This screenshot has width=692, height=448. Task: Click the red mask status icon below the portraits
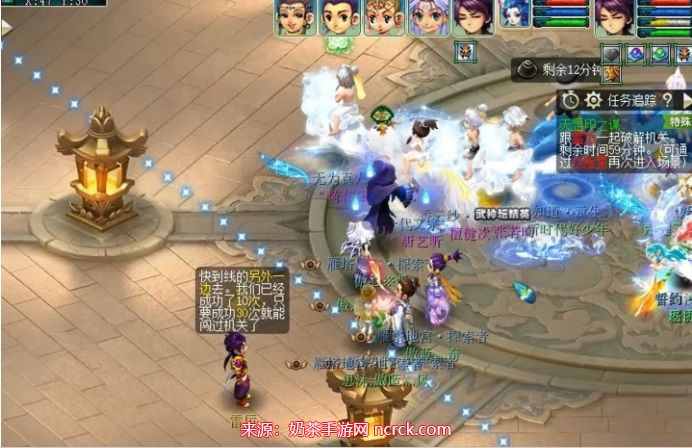pyautogui.click(x=465, y=51)
